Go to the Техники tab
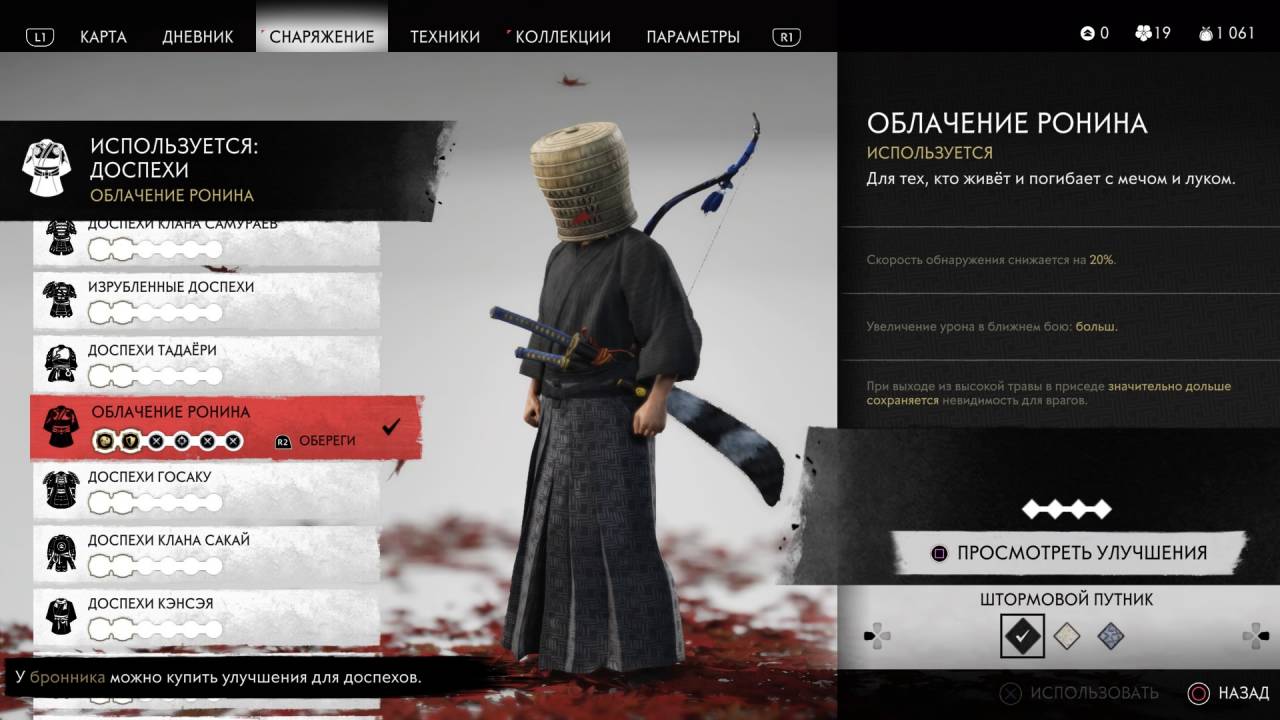The width and height of the screenshot is (1280, 720). 445,37
